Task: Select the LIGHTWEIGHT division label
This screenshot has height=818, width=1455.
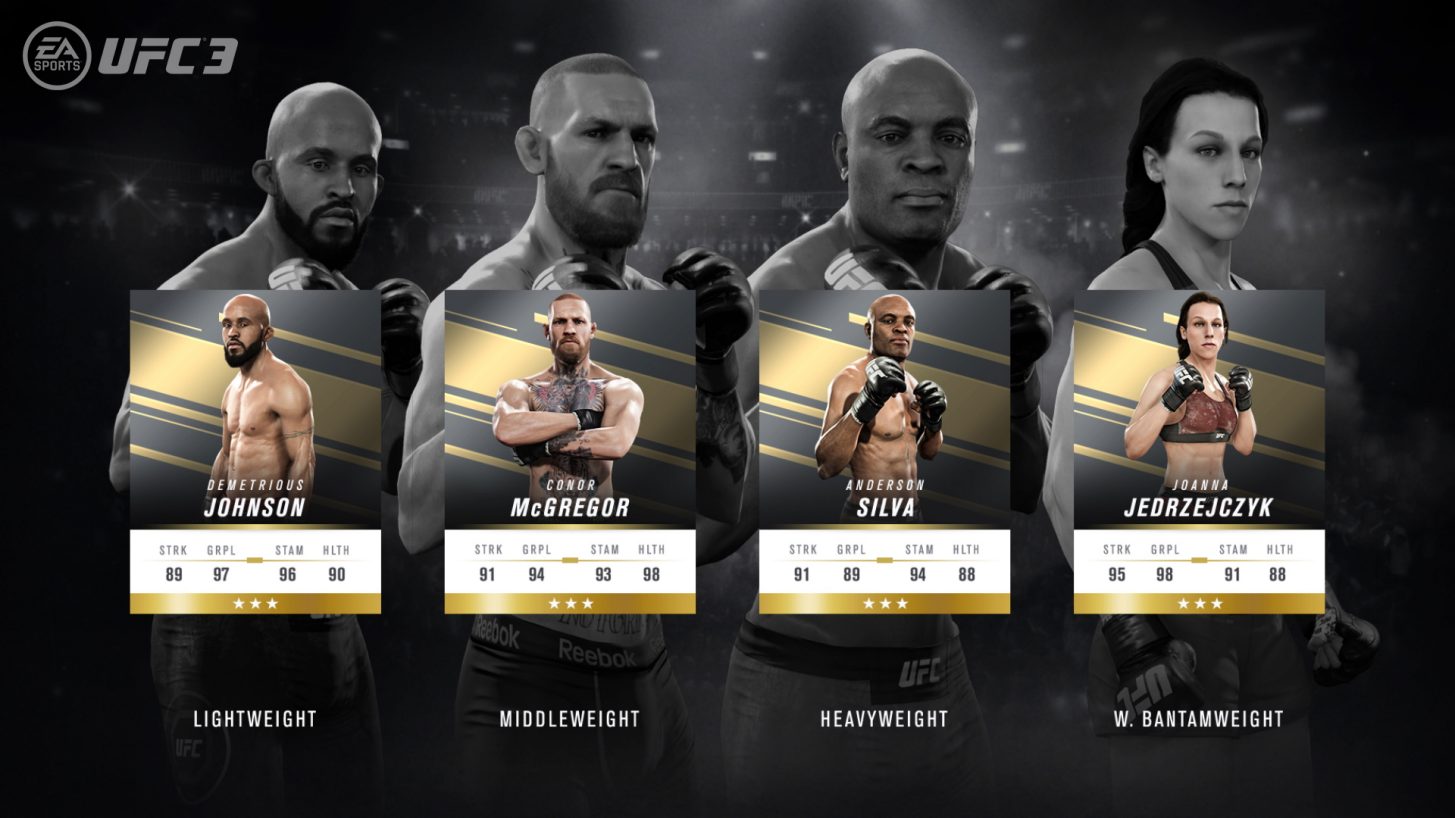Action: point(253,718)
